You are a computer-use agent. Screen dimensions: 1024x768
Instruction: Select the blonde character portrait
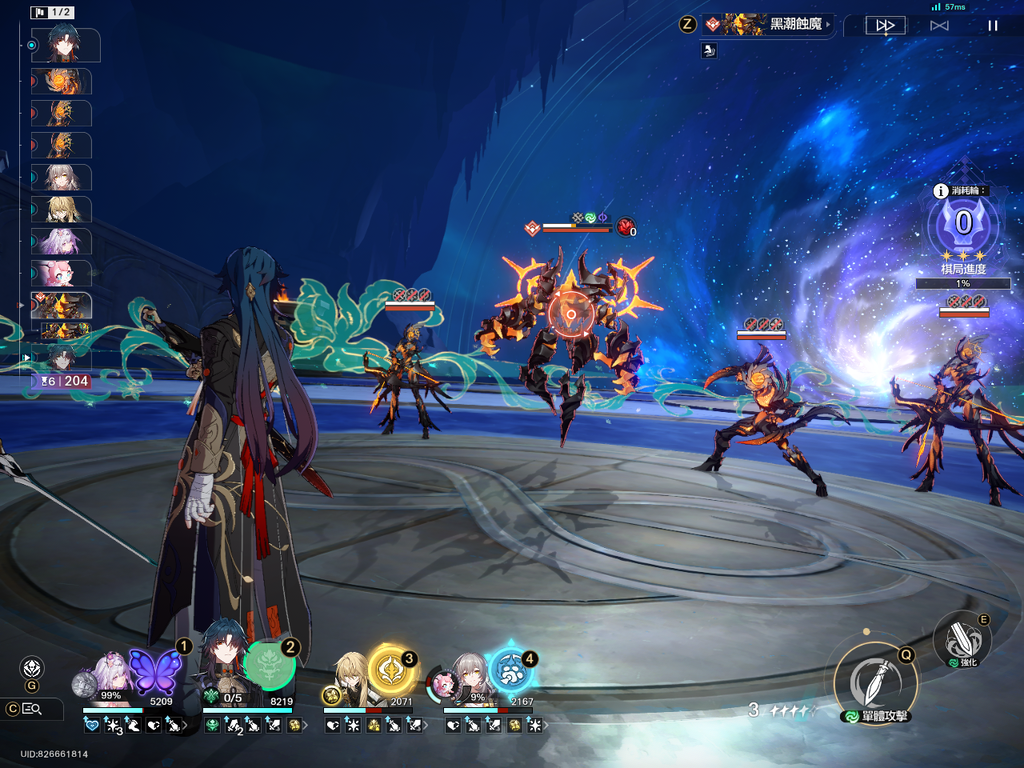coord(350,675)
